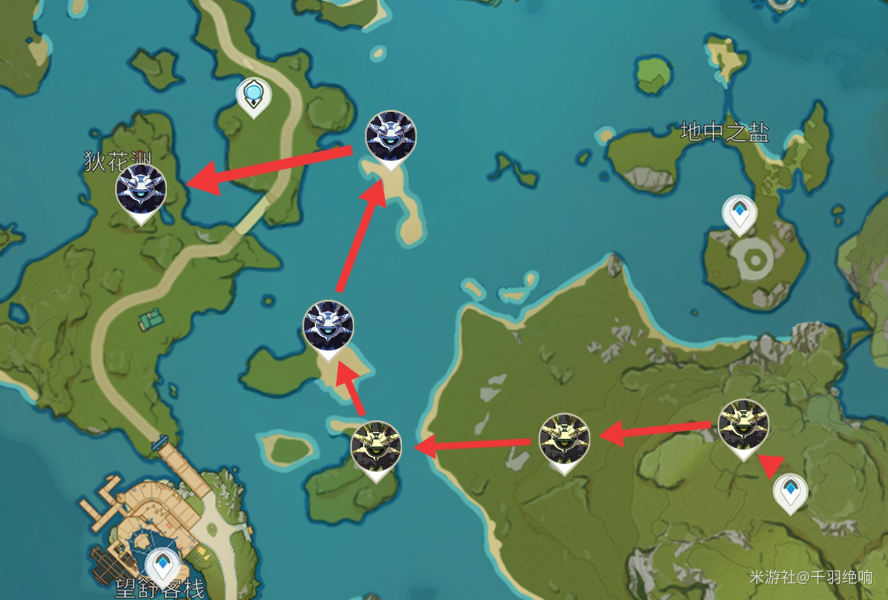Choose the gold enemy marker nearest the route's starting waypoint
The width and height of the screenshot is (888, 600).
pyautogui.click(x=743, y=426)
